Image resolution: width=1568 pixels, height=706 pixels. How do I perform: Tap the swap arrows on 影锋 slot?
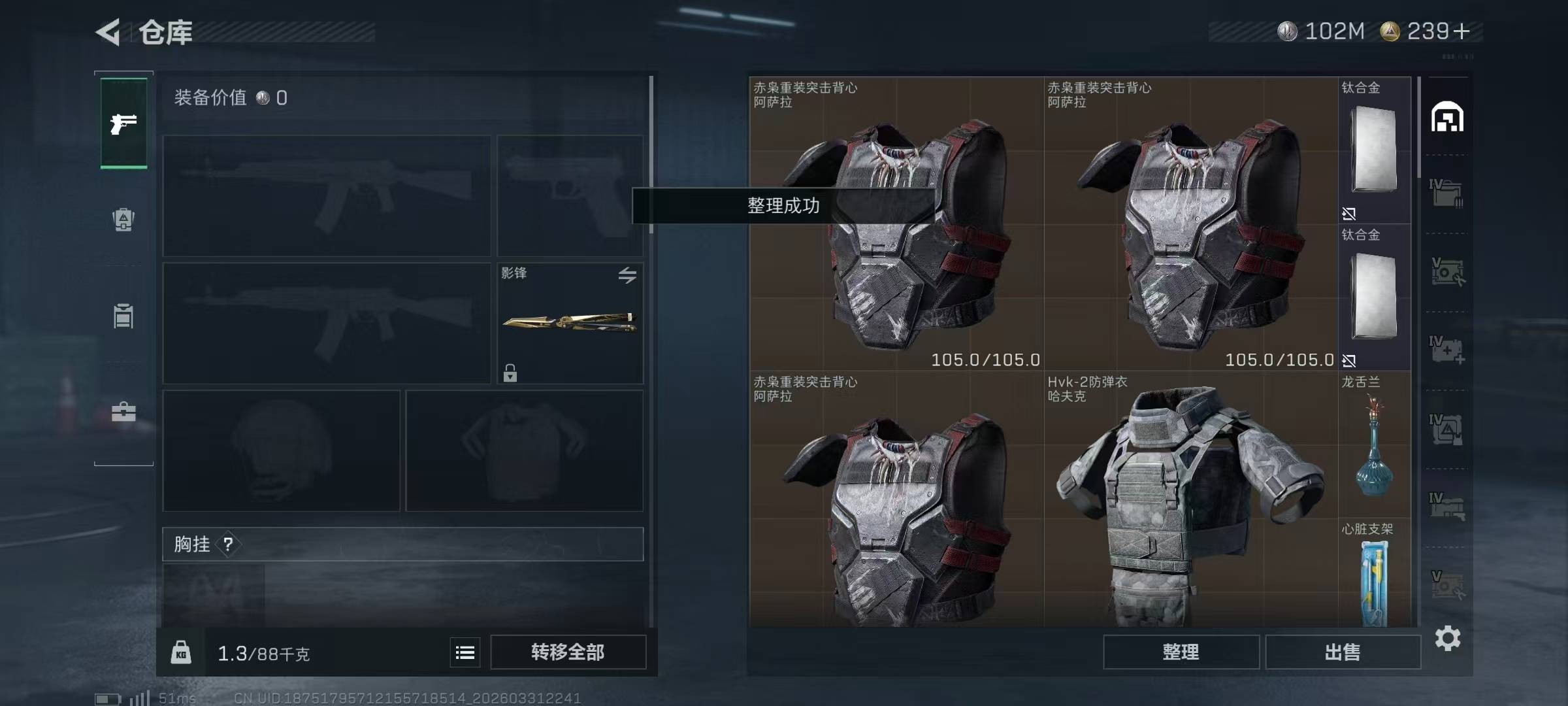click(x=627, y=275)
